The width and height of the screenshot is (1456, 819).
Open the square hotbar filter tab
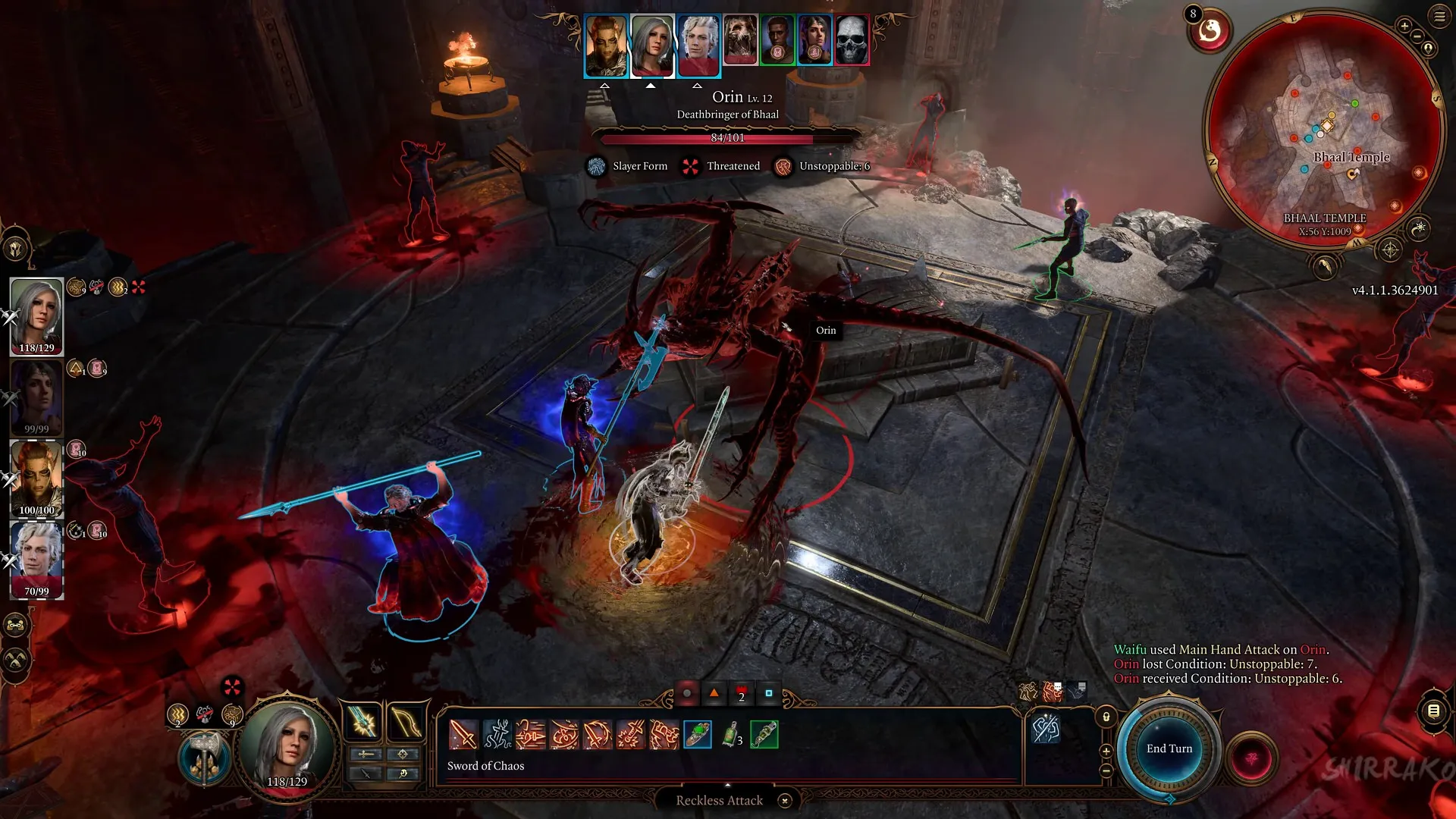coord(768,693)
